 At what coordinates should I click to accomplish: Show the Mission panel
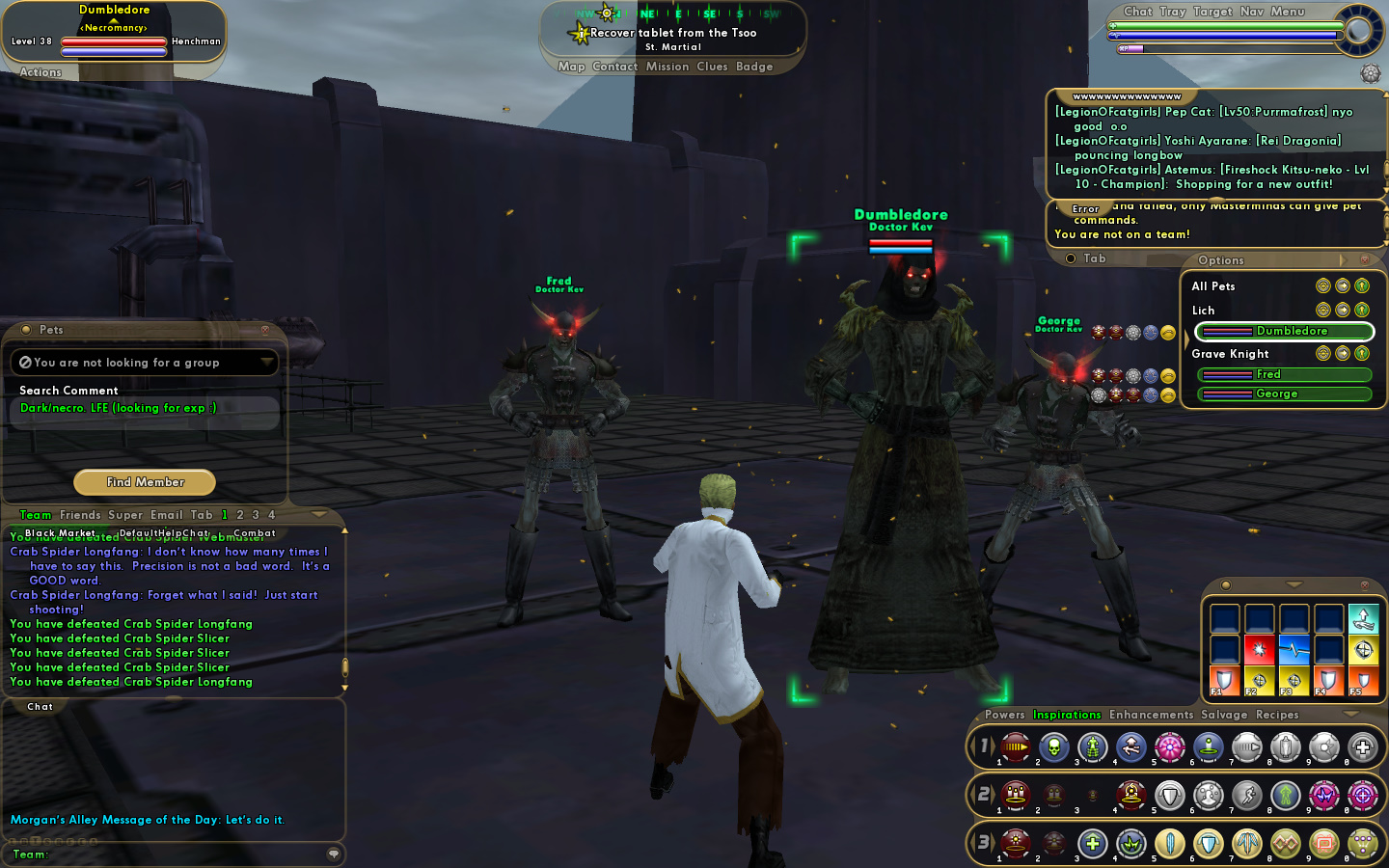(667, 67)
